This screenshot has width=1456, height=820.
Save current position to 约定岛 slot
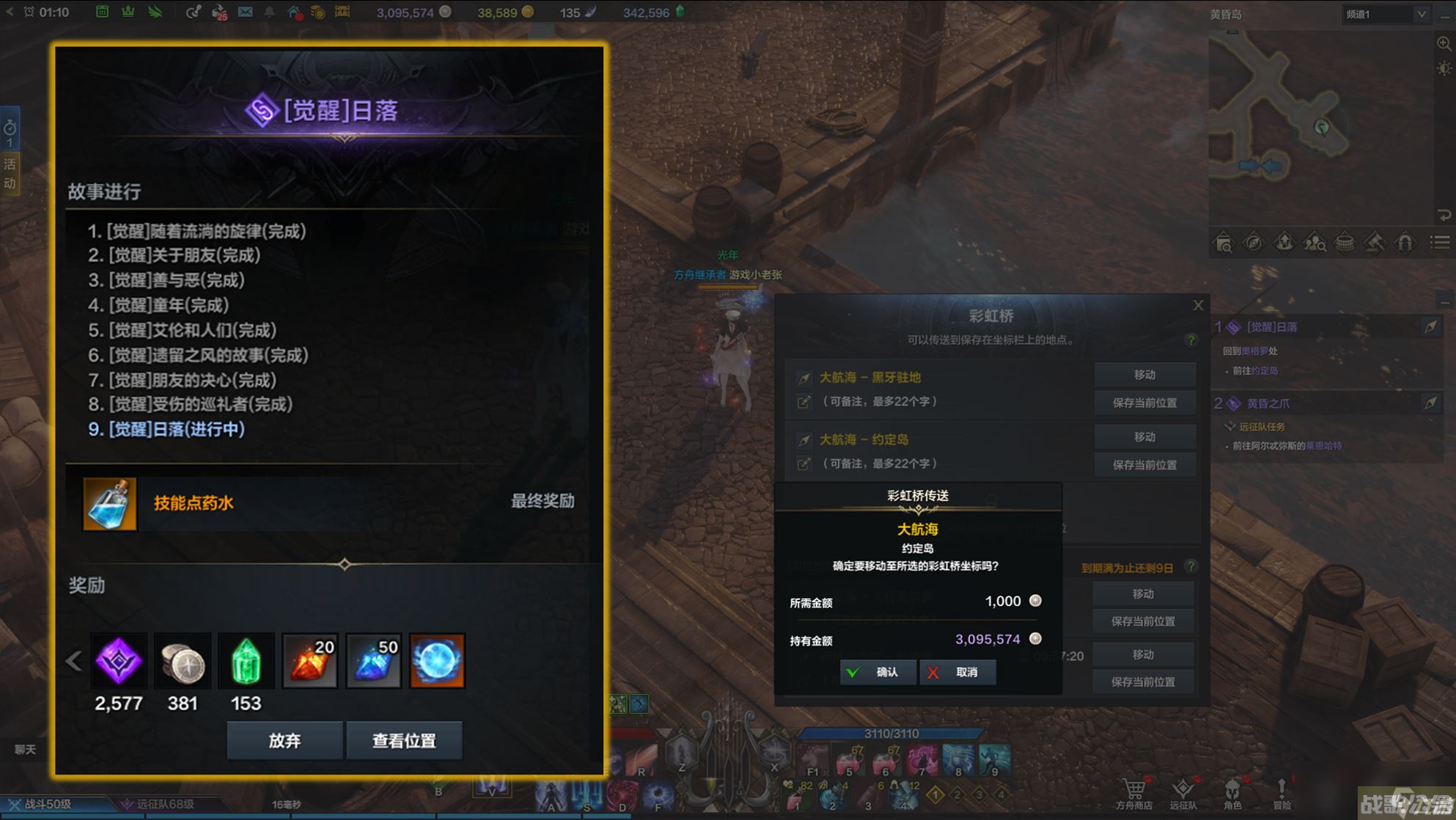tap(1144, 465)
